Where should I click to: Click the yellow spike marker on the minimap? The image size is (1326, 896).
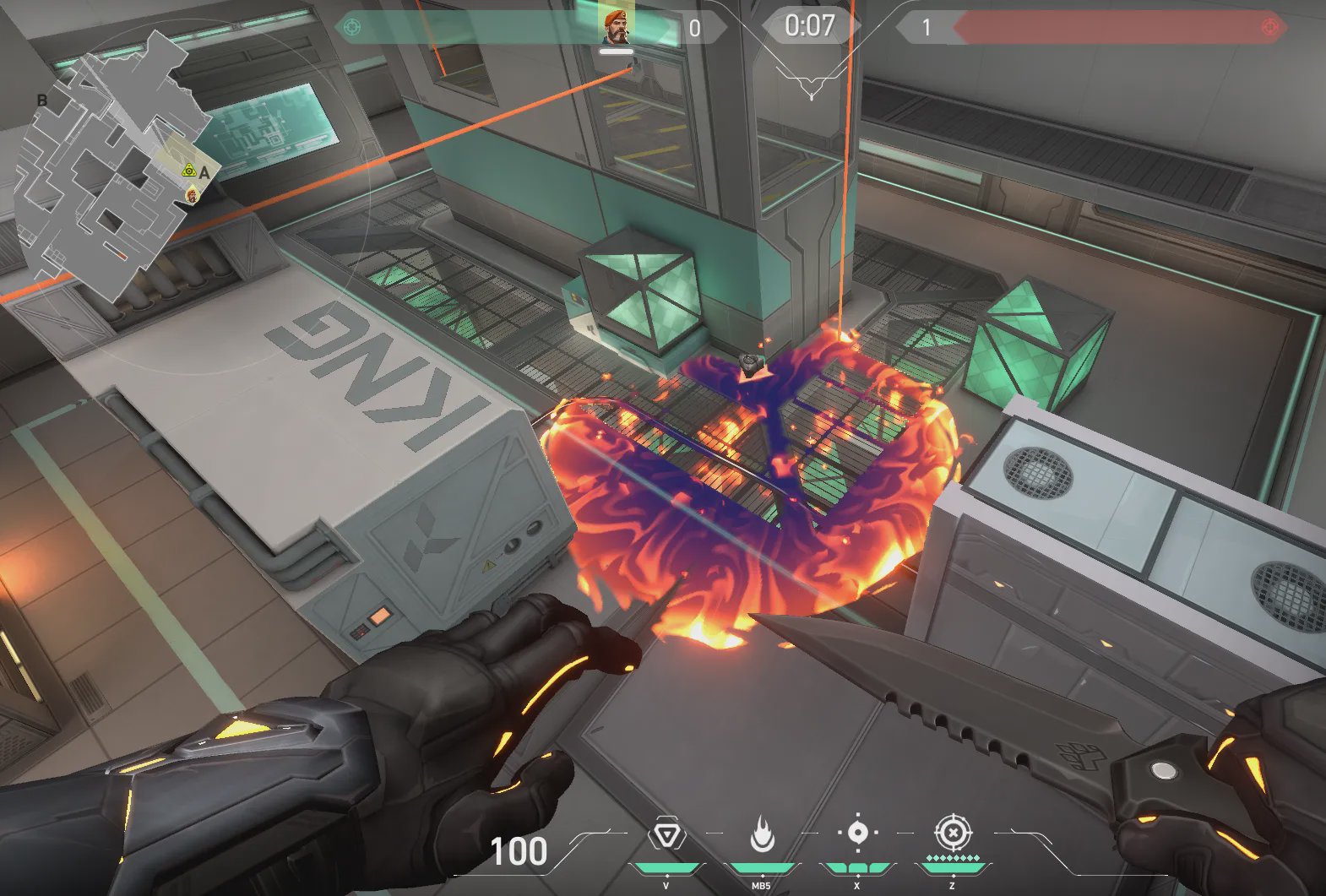[189, 171]
